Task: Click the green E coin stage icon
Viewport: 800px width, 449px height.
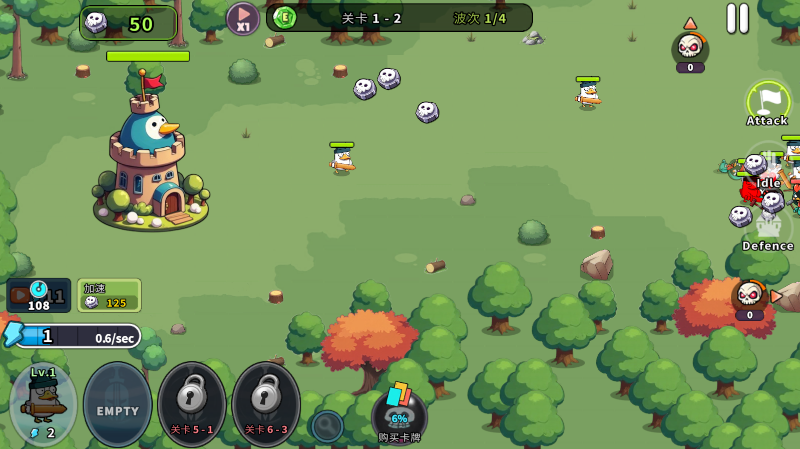Action: coord(285,17)
